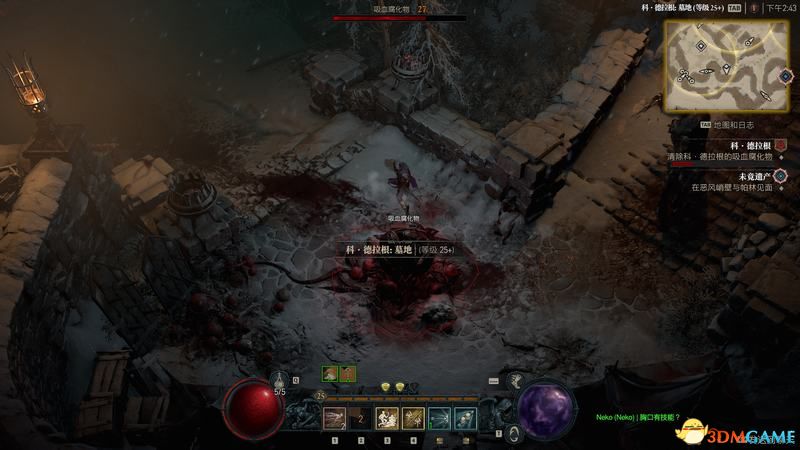Activate the fifth teal skill ability
This screenshot has width=800, height=450.
pyautogui.click(x=439, y=418)
